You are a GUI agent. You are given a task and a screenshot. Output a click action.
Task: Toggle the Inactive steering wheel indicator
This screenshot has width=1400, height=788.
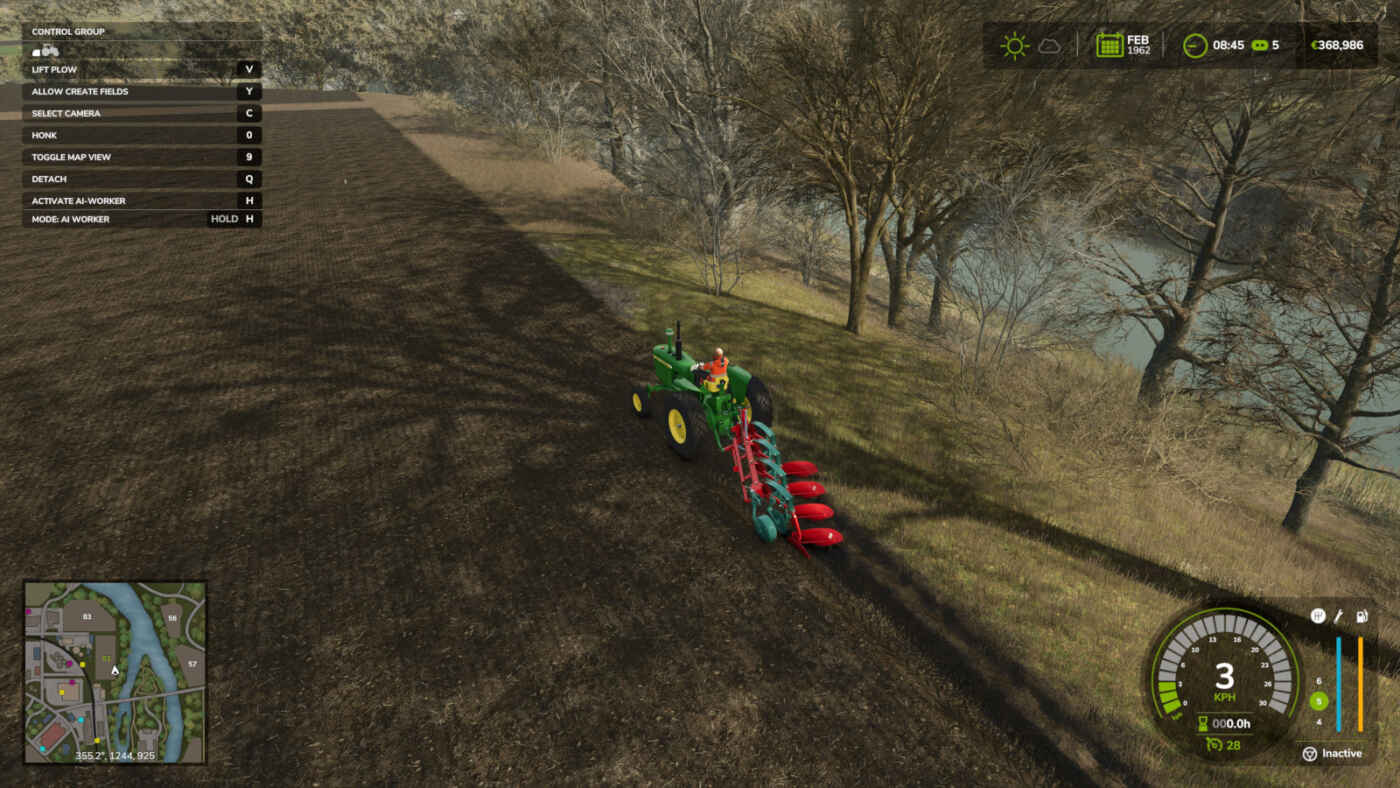pyautogui.click(x=1309, y=754)
